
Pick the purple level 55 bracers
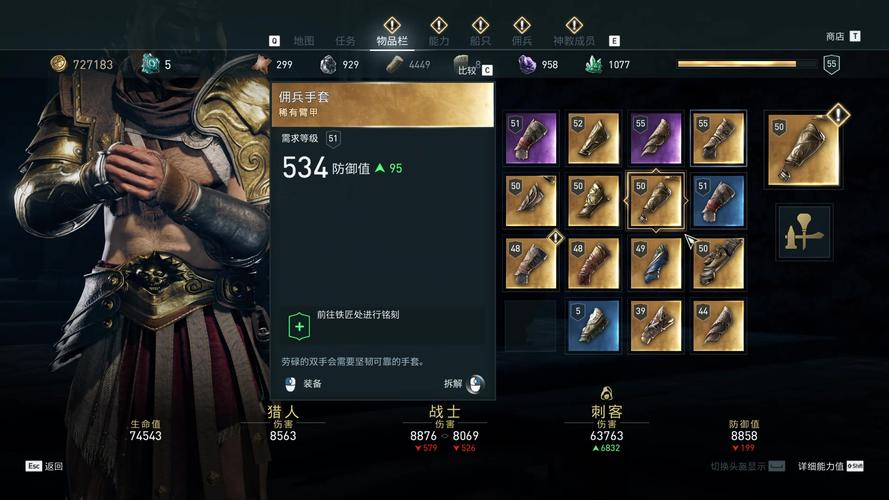[656, 139]
